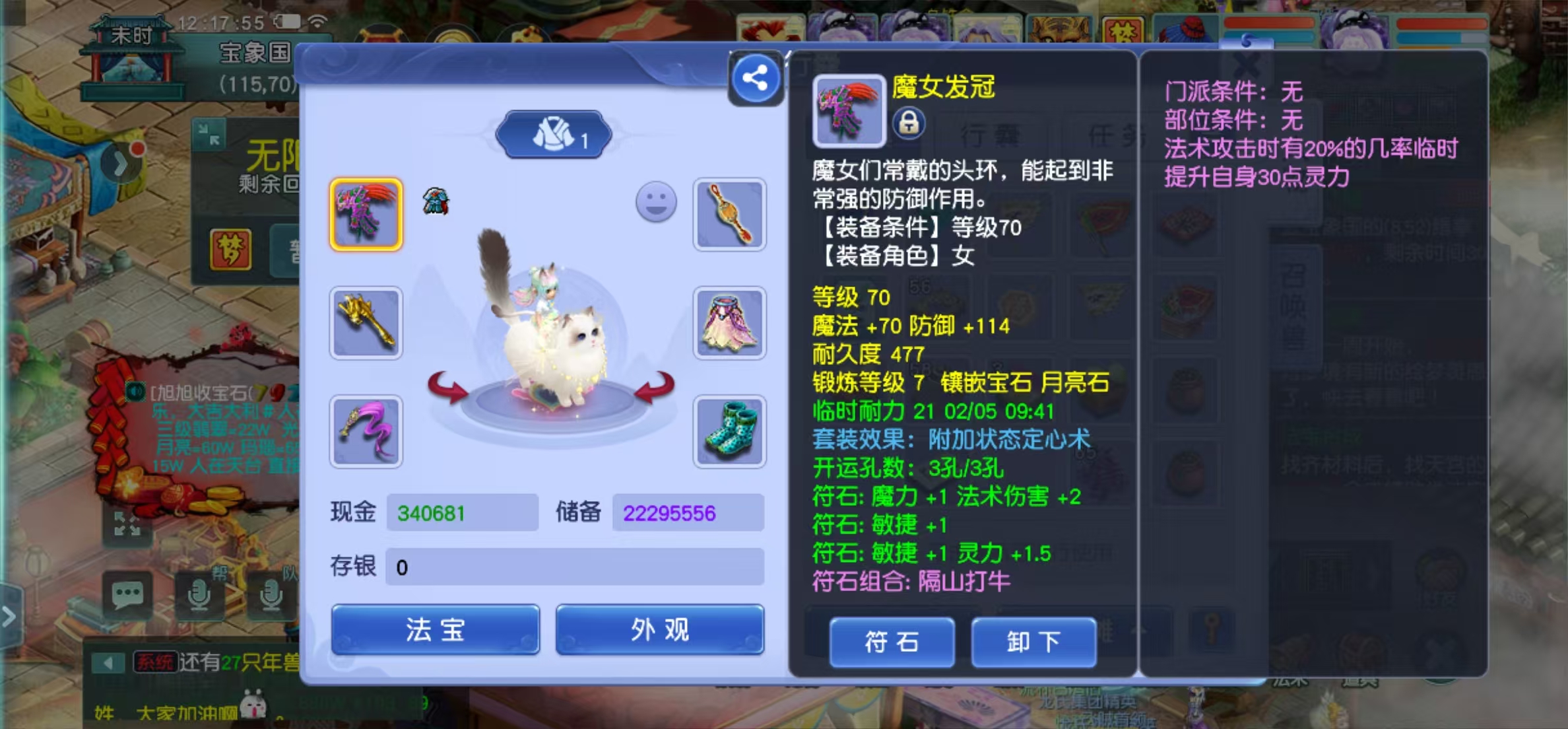Open the pink dress clothing slot
1568x729 pixels.
point(729,323)
